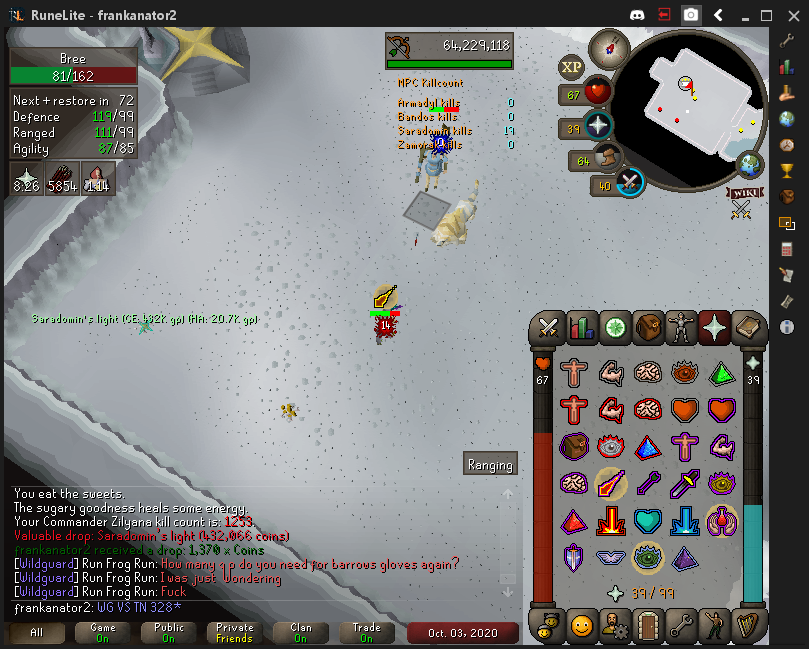Activate the Rigour prayer
The width and height of the screenshot is (809, 649).
(x=648, y=557)
